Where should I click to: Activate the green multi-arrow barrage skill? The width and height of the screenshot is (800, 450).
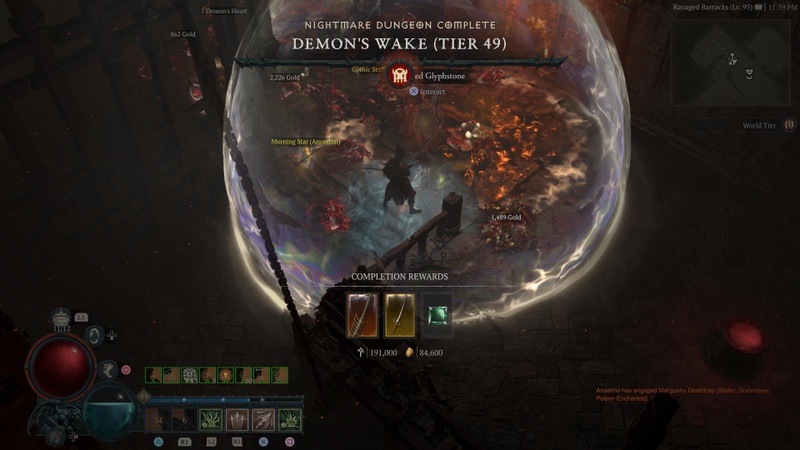211,420
